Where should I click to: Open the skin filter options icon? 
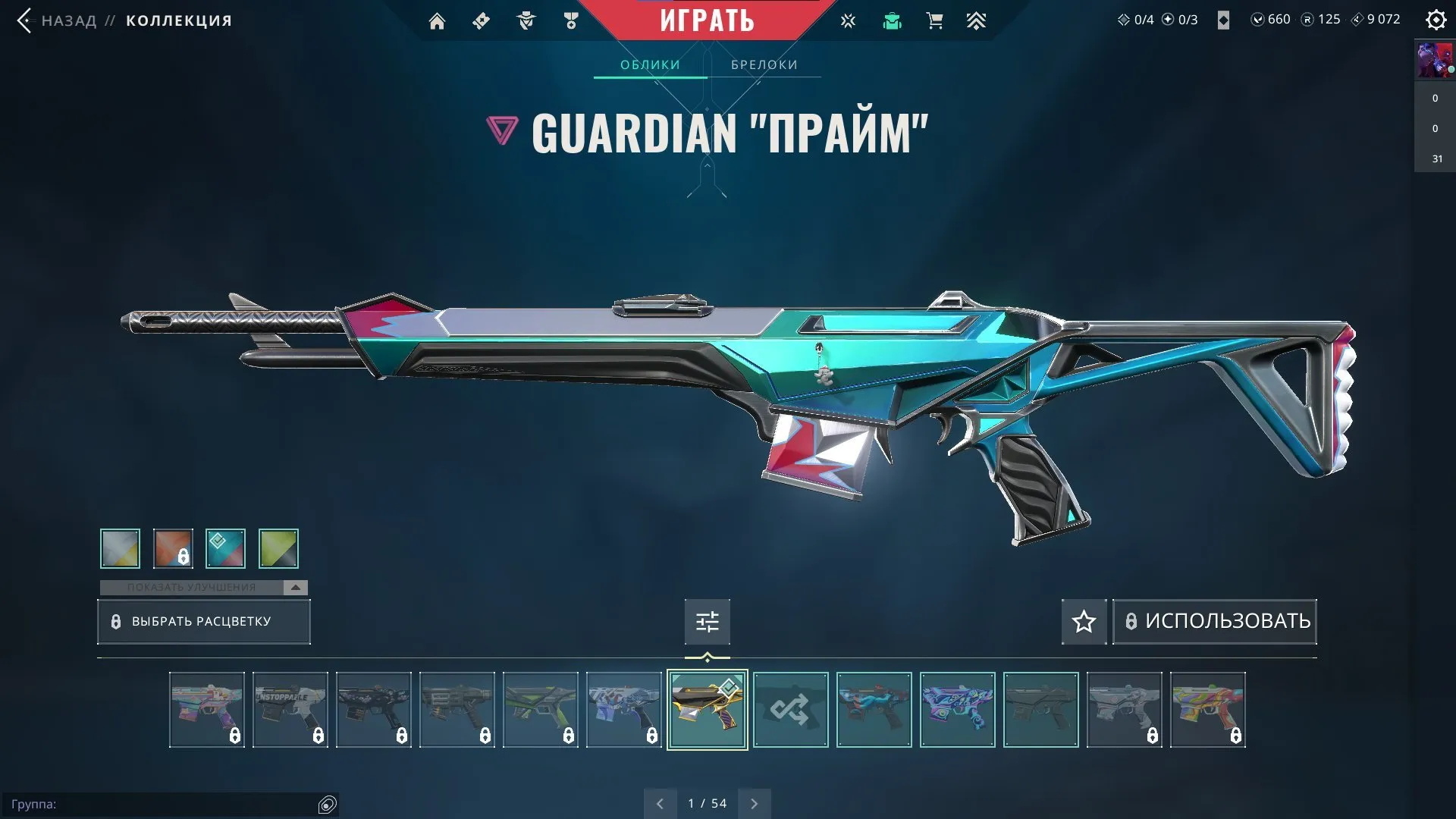coord(707,622)
